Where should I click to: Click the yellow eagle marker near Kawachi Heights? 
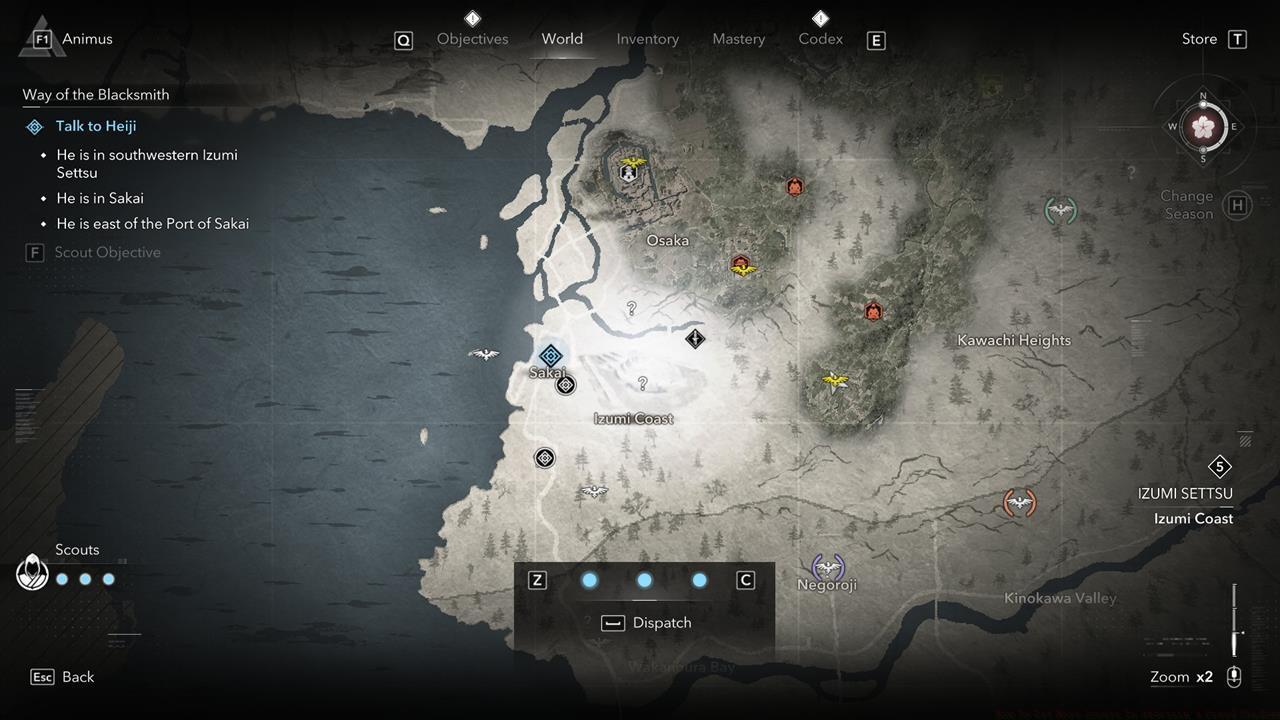pyautogui.click(x=834, y=380)
